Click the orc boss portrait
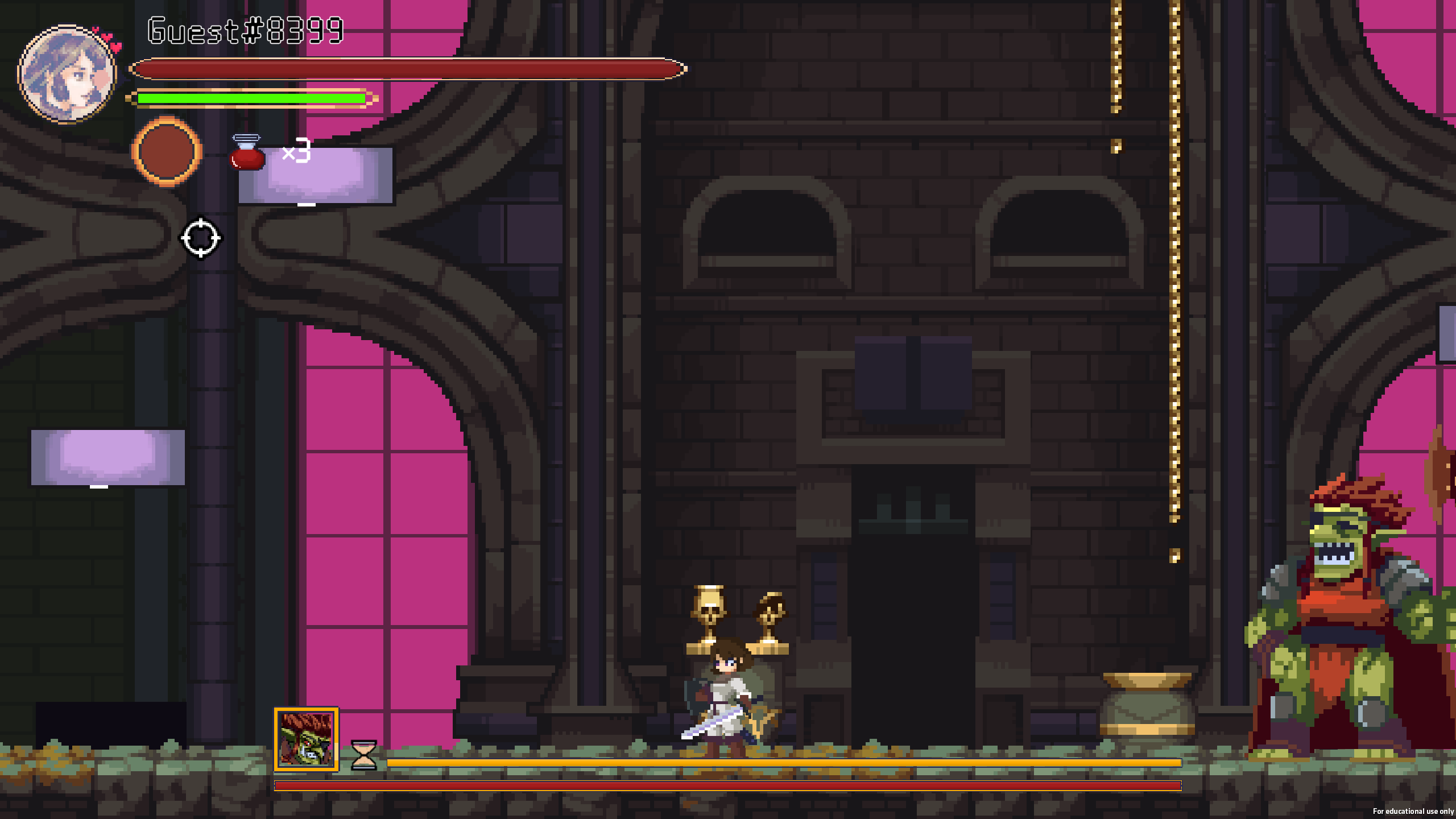Image resolution: width=1456 pixels, height=819 pixels. pos(307,739)
